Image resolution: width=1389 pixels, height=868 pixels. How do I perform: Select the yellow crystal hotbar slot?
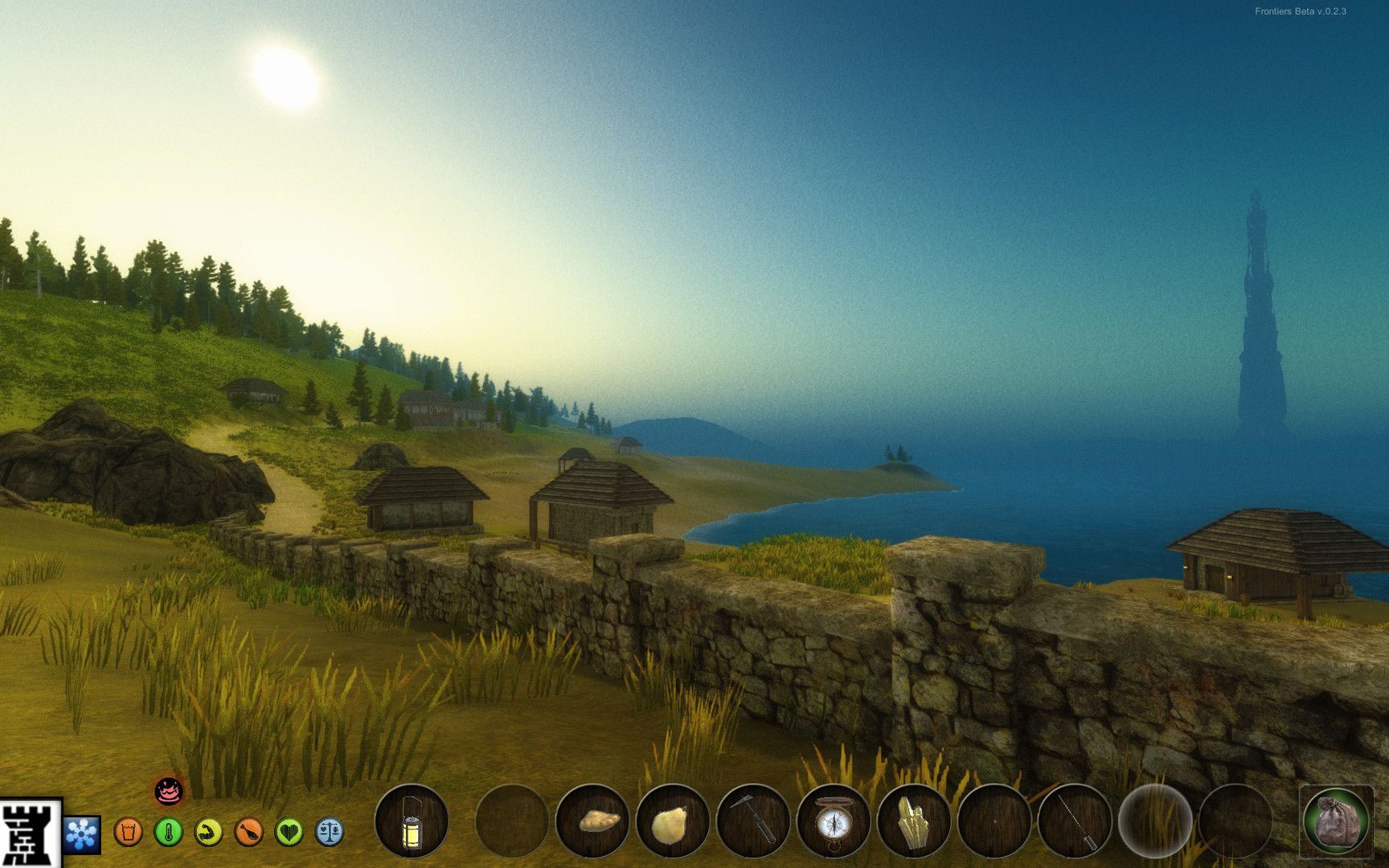(914, 821)
